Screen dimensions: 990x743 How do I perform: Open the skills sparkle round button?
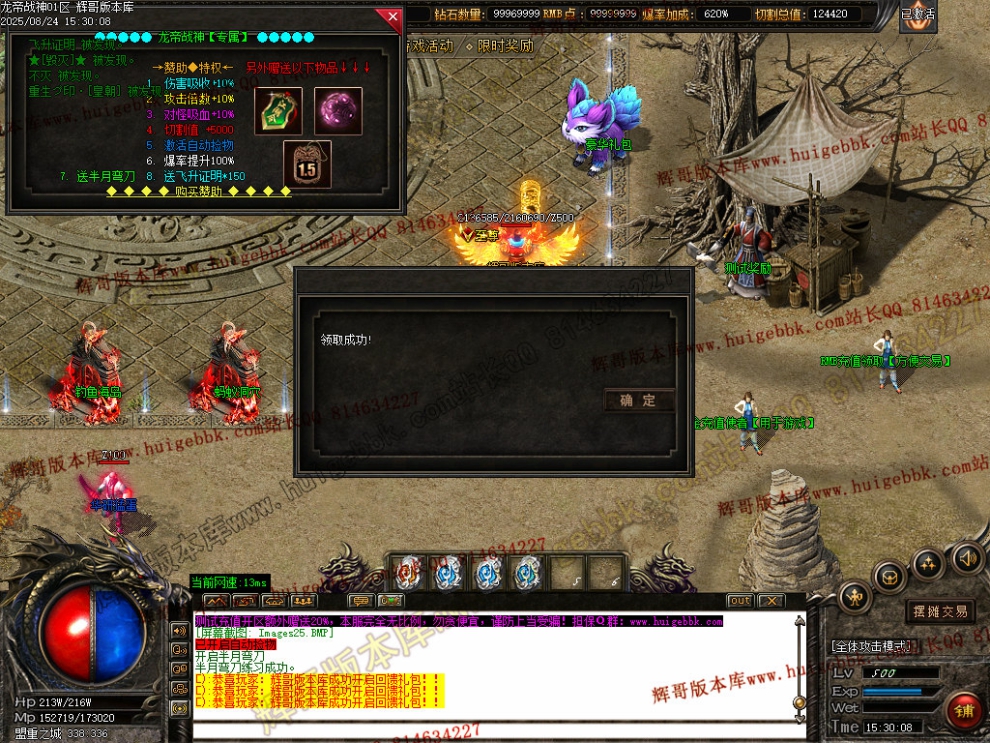pos(928,562)
